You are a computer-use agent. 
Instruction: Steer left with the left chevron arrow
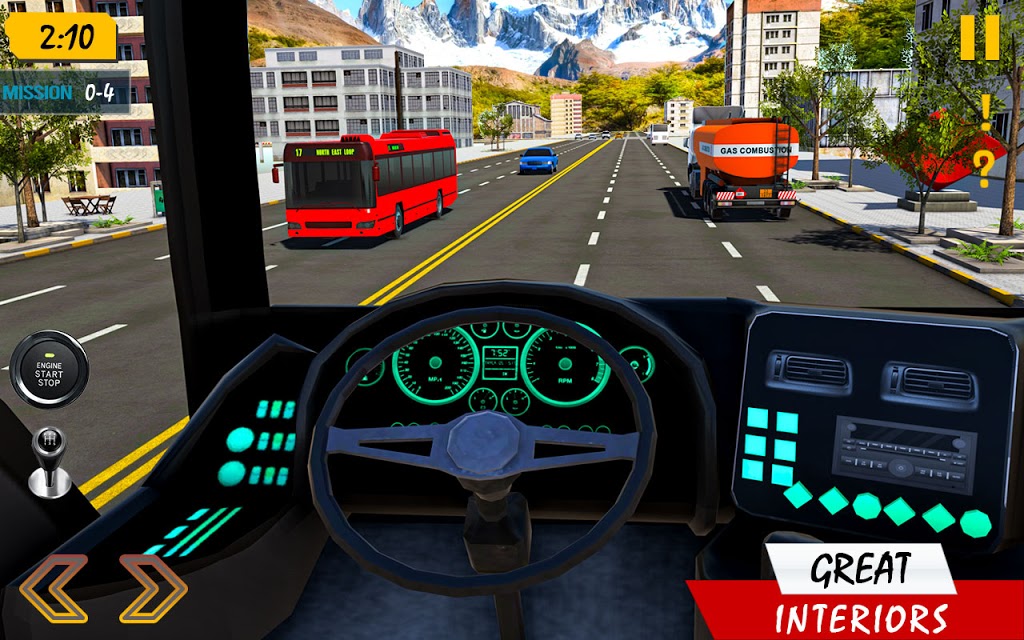[52, 588]
